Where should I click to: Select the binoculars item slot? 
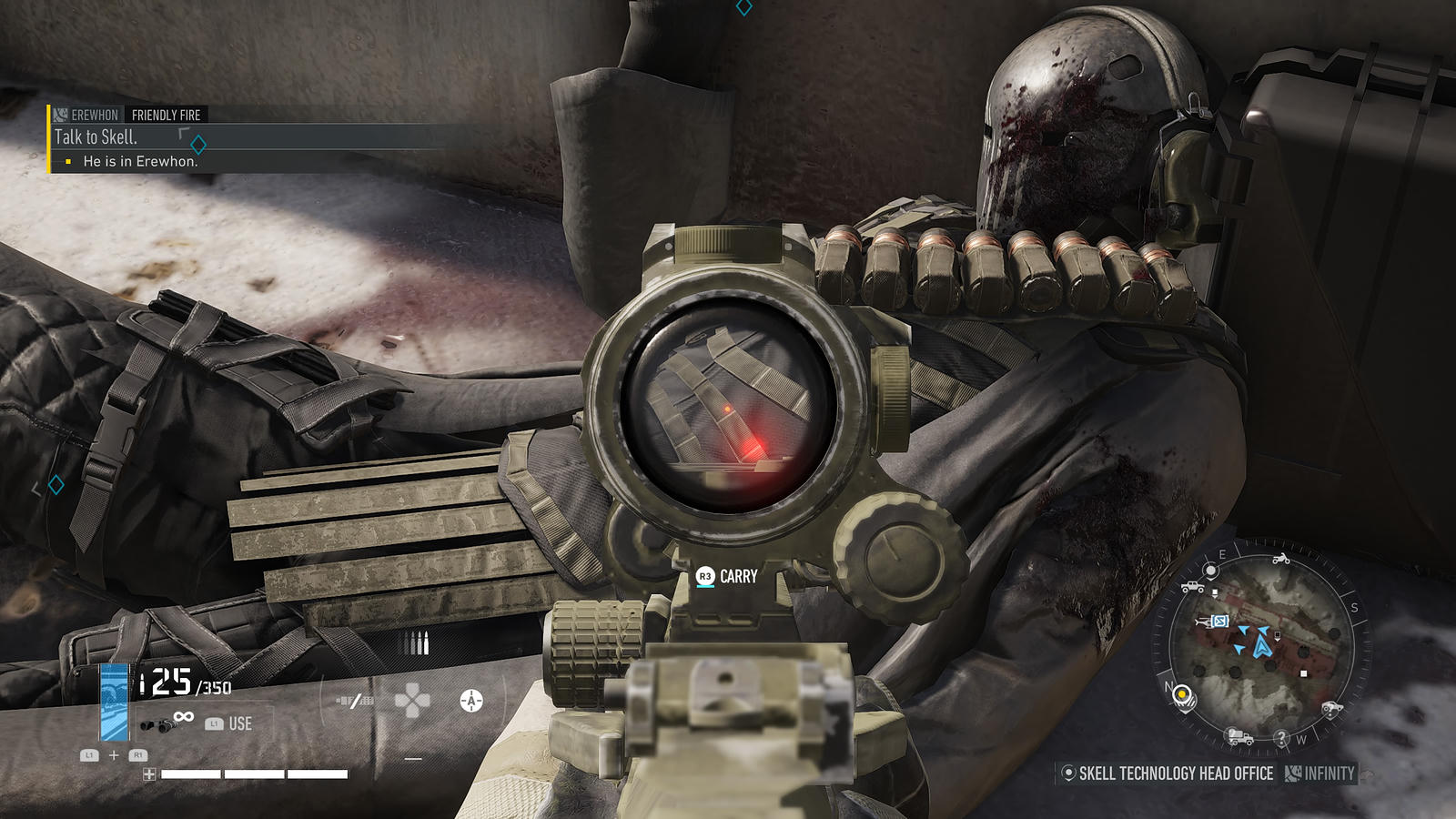click(155, 724)
